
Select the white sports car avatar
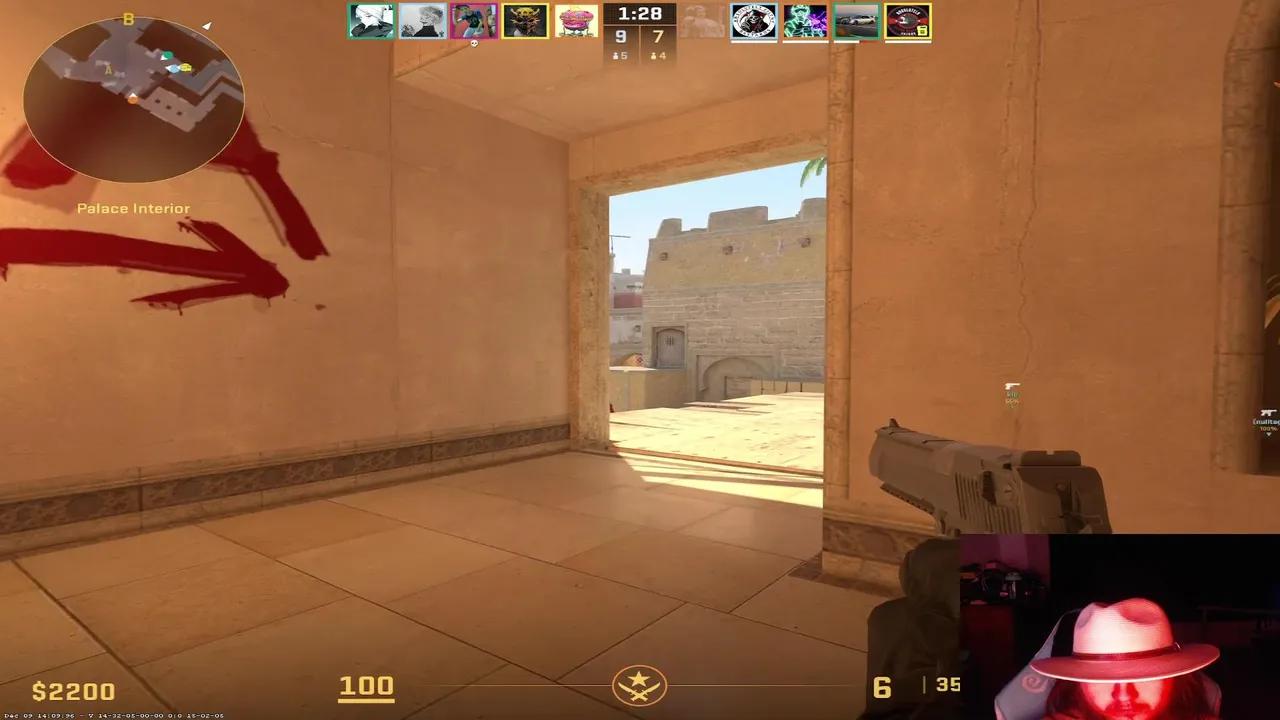(x=857, y=22)
